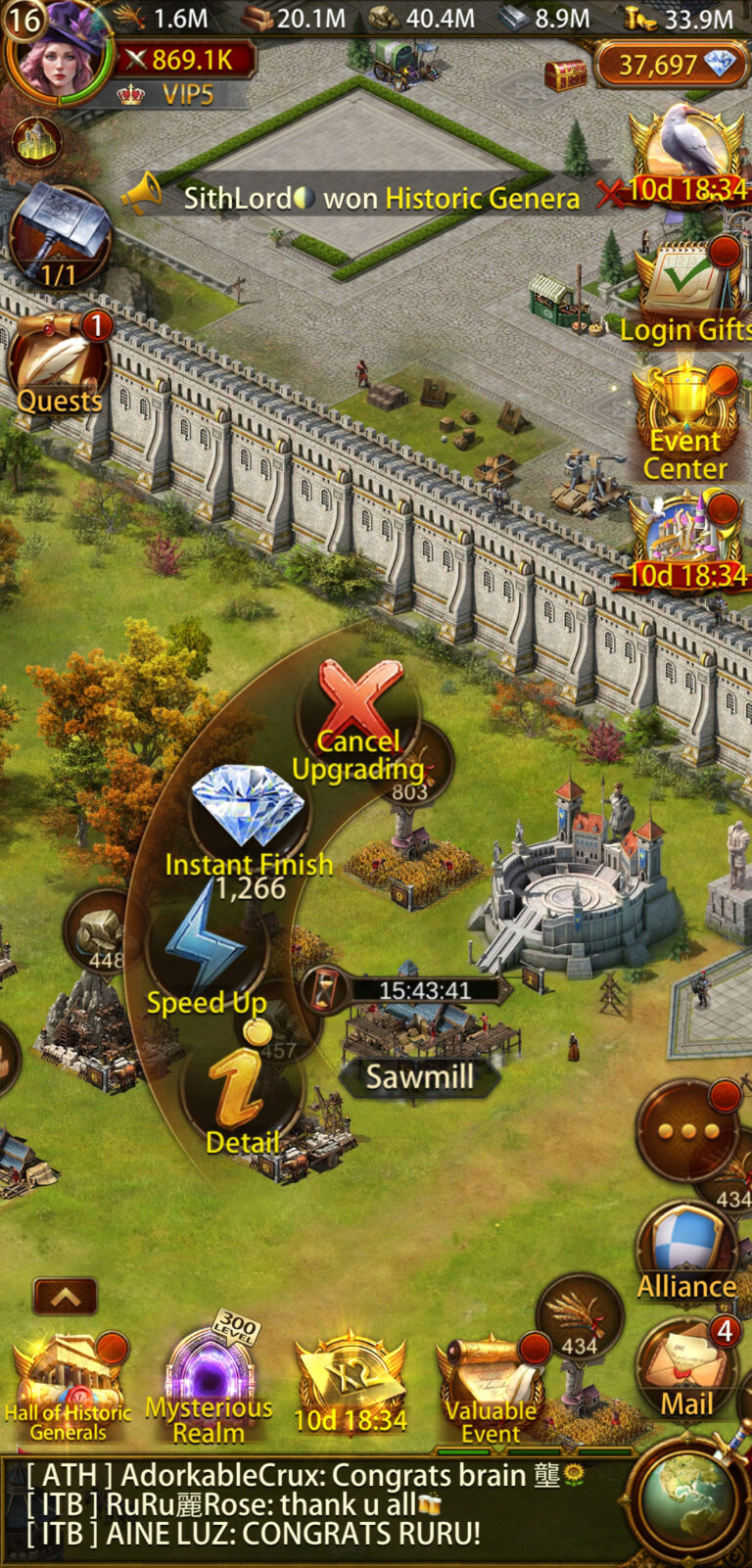Open the VIP5 panel
The image size is (752, 1568).
[181, 95]
